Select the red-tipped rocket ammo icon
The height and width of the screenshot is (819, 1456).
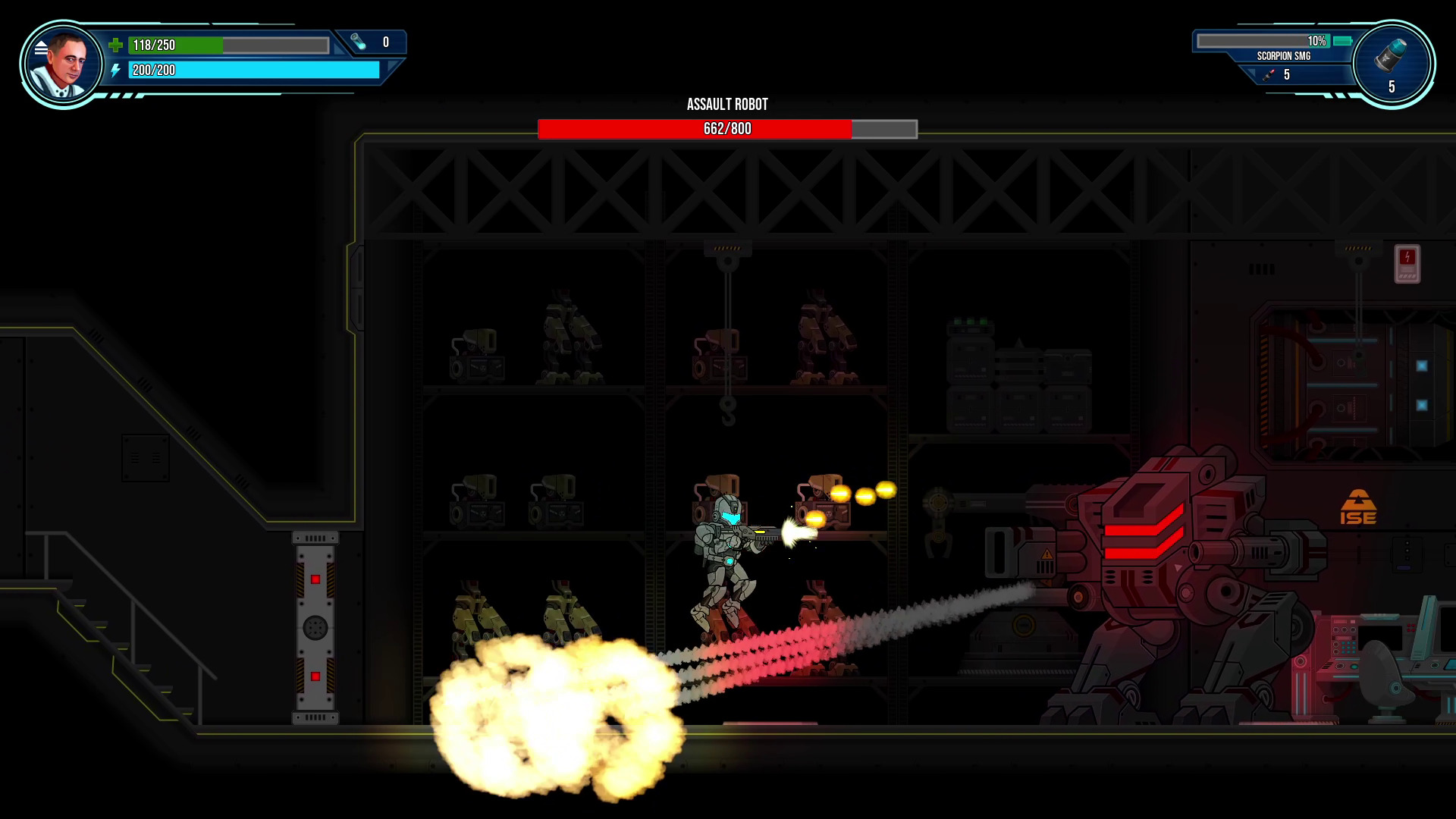coord(1269,74)
